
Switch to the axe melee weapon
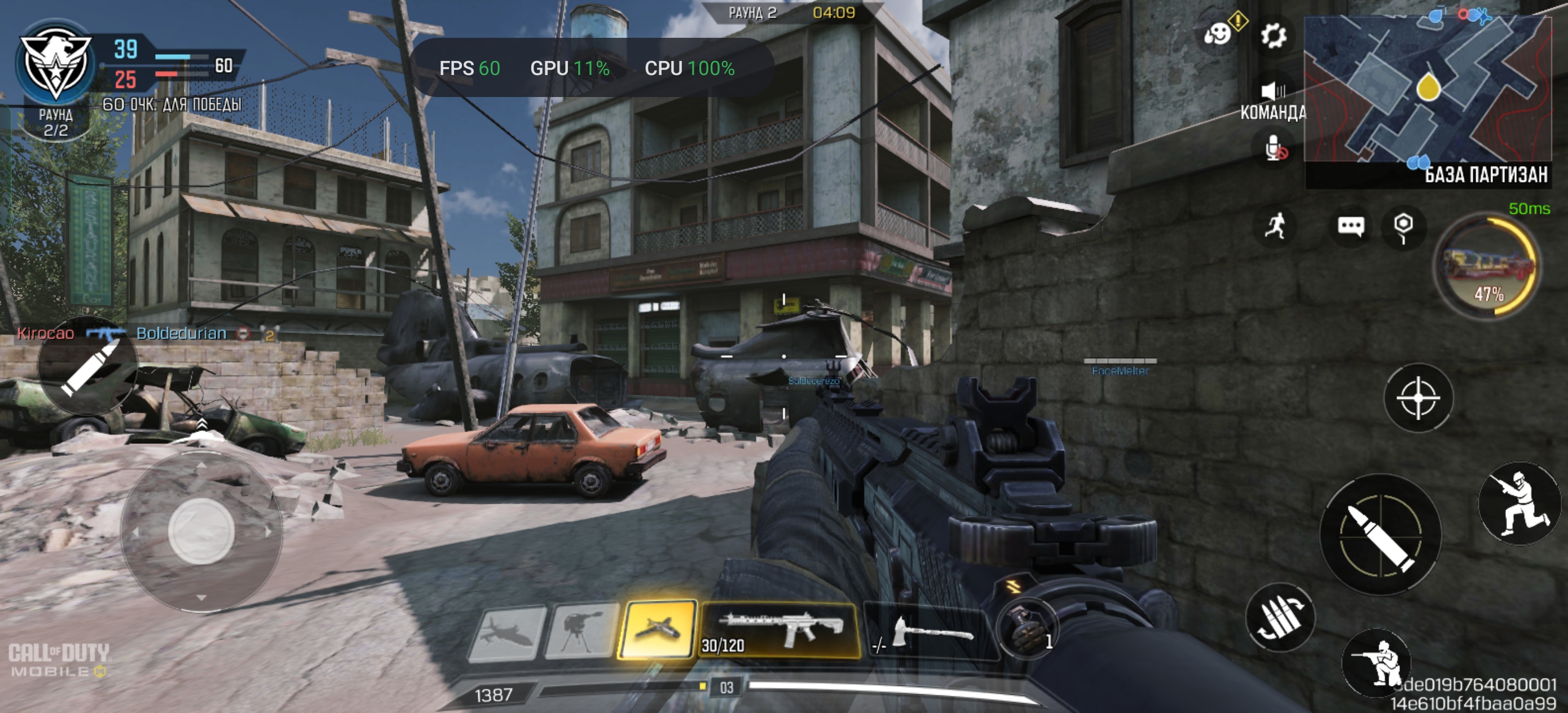click(928, 632)
